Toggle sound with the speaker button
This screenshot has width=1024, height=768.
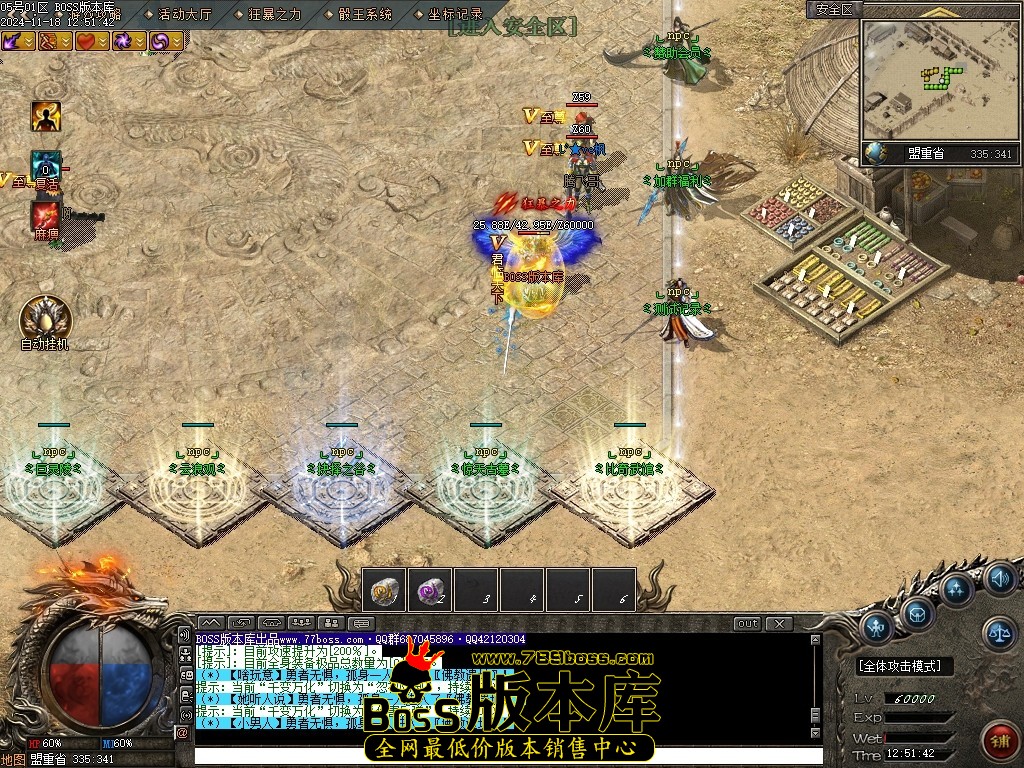(x=998, y=578)
